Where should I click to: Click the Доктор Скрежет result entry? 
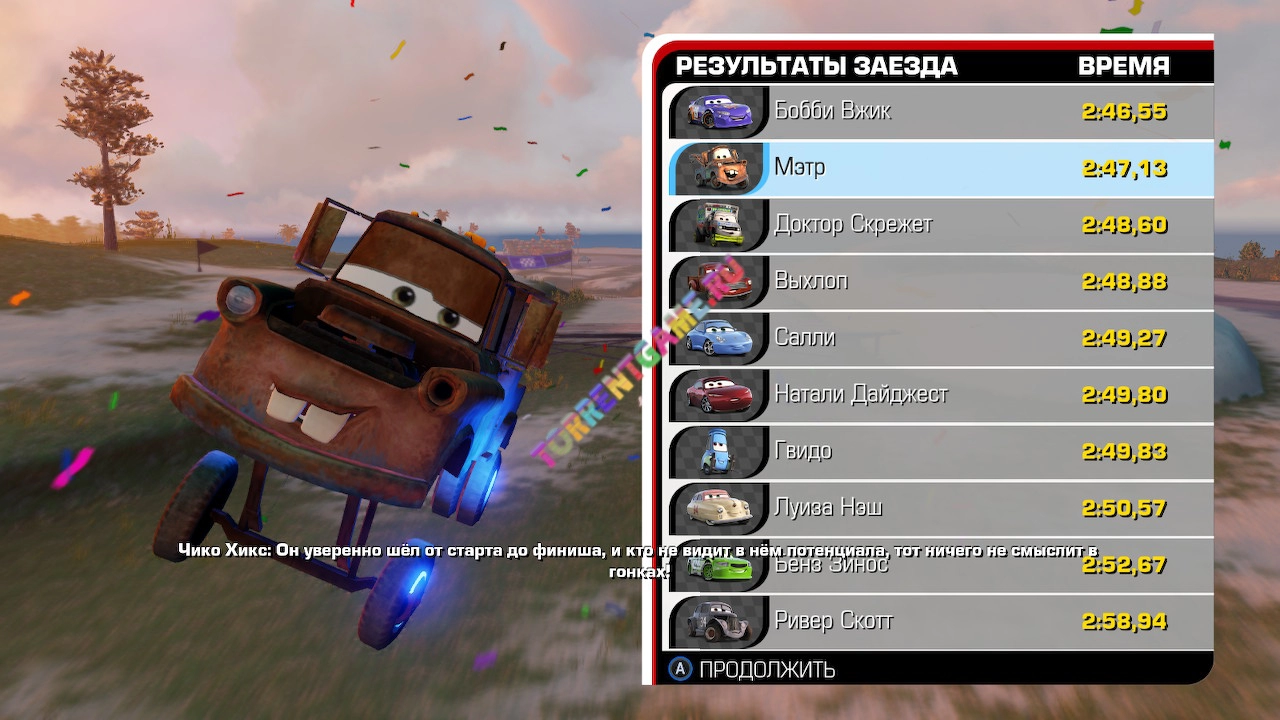click(x=940, y=225)
